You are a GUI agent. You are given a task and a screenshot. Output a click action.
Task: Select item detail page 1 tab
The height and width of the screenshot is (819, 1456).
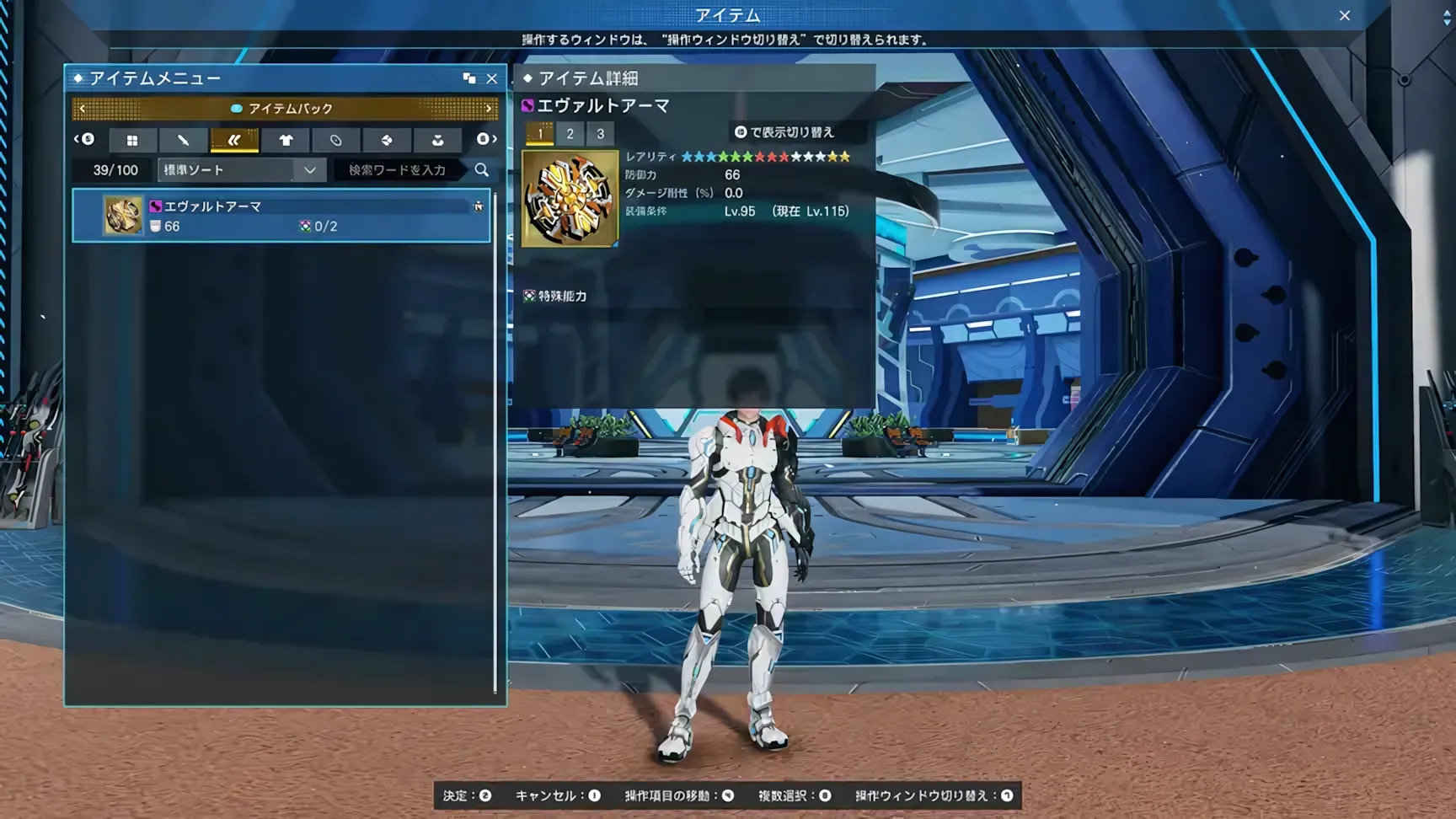[540, 133]
